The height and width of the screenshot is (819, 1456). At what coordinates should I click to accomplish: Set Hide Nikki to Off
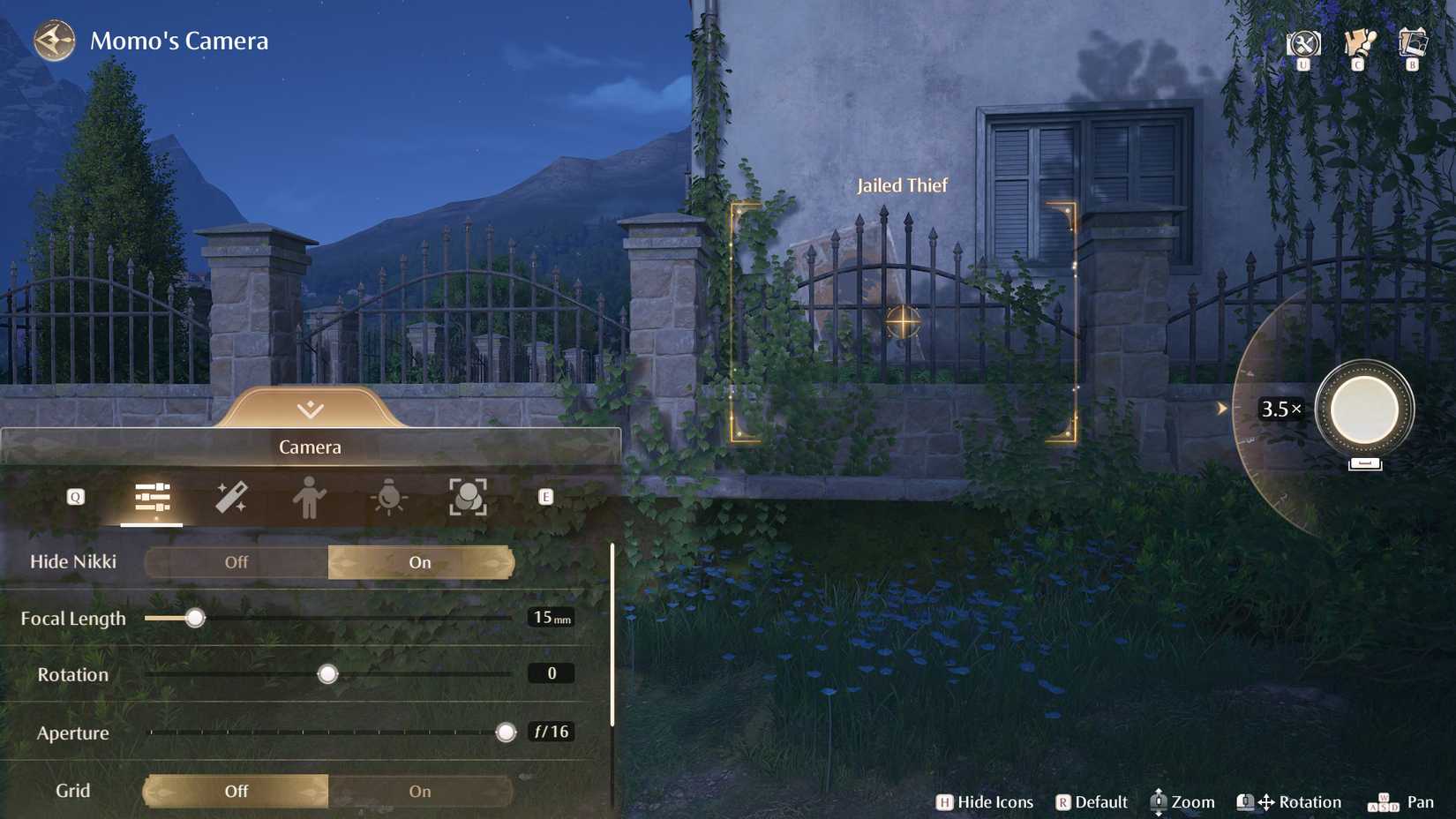[236, 562]
